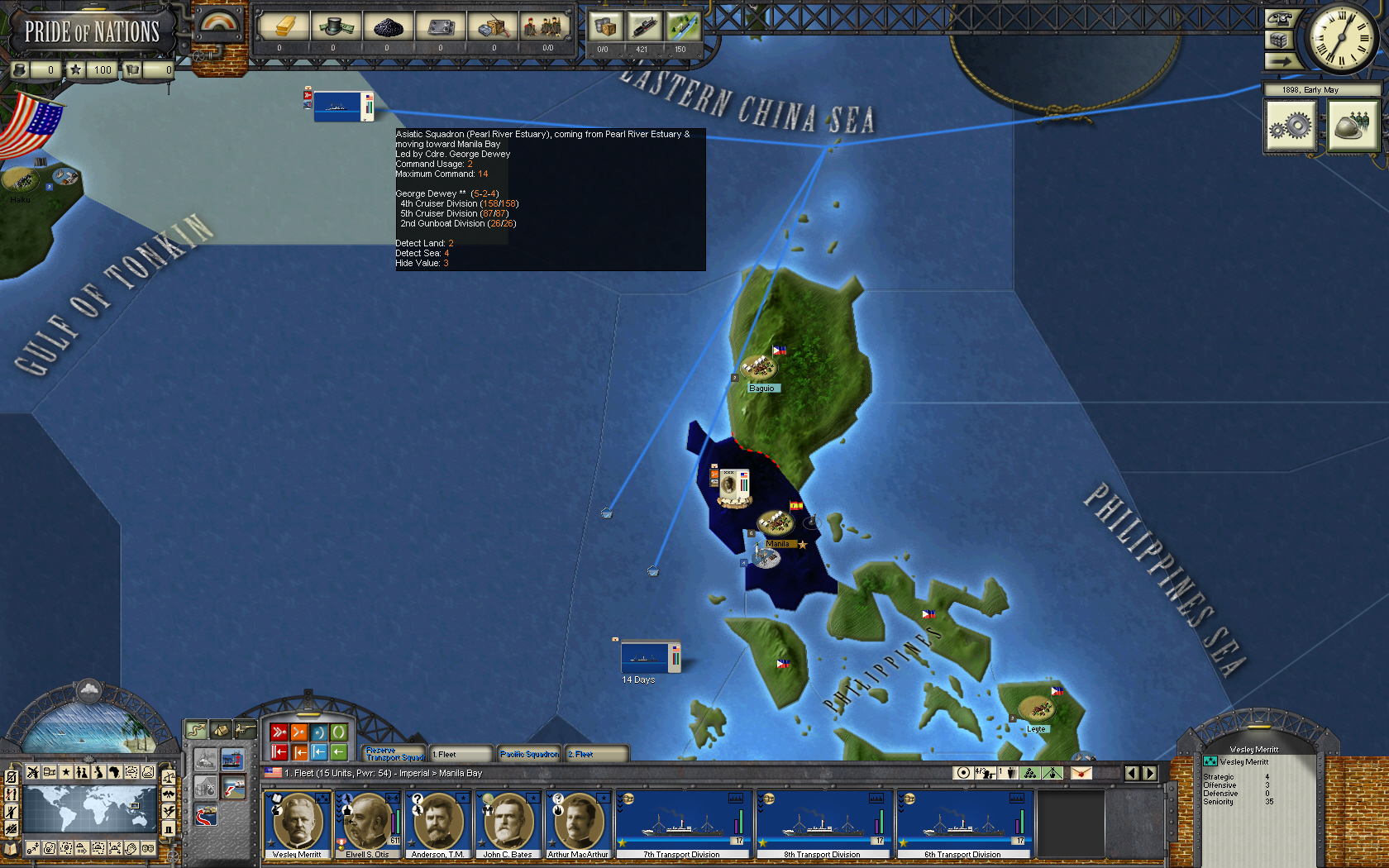Activate the blue defensive retreat posture
This screenshot has width=1389, height=868.
[318, 751]
